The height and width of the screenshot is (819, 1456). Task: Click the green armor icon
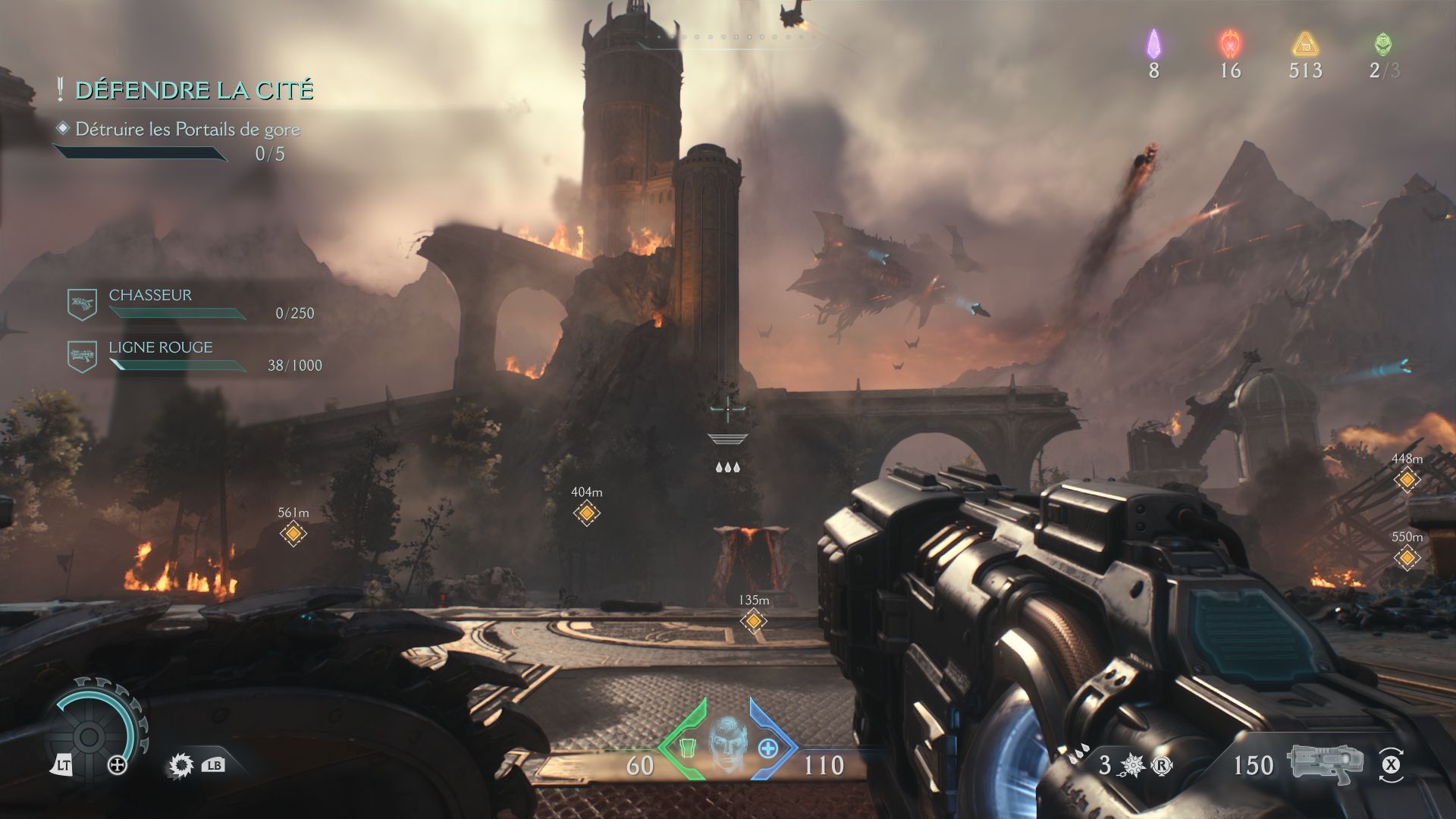(x=687, y=748)
